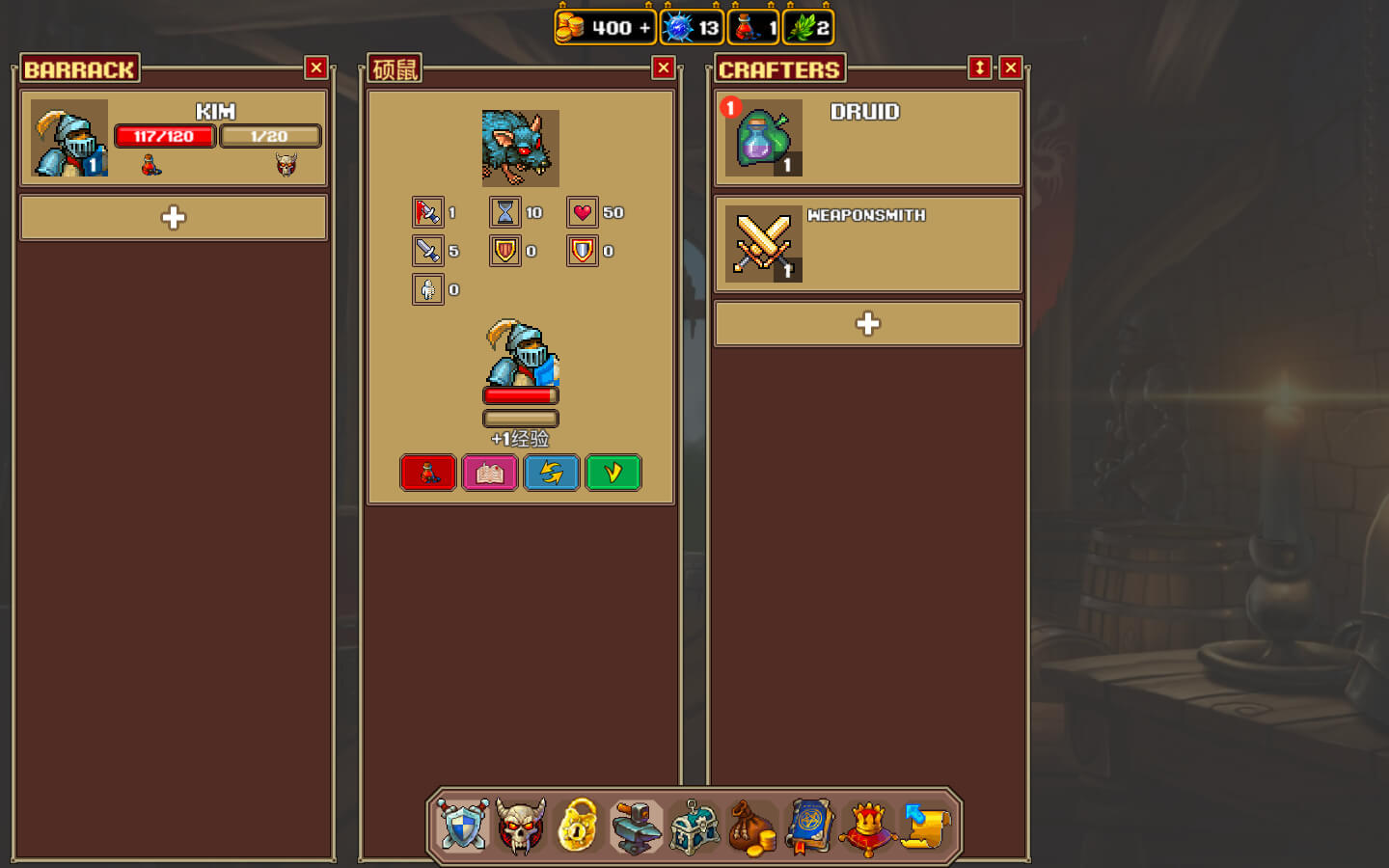The width and height of the screenshot is (1389, 868).
Task: Open the anvil crafting icon
Action: 637,827
